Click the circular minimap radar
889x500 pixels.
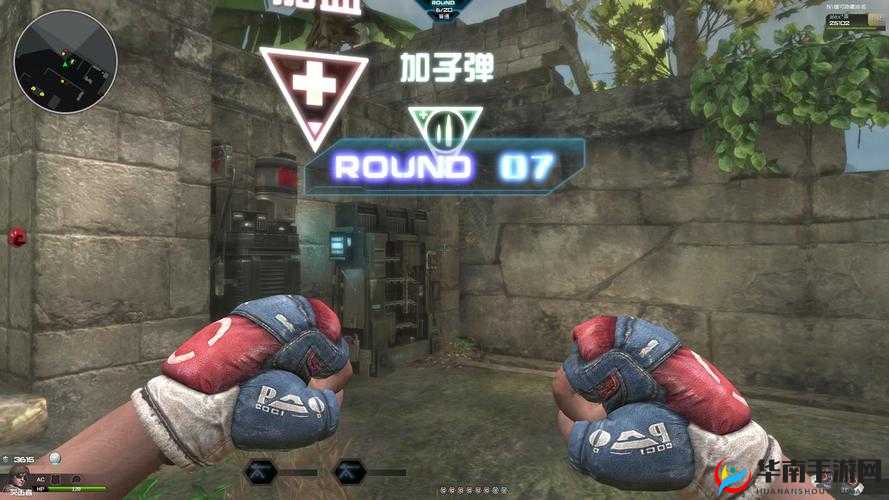pos(65,62)
